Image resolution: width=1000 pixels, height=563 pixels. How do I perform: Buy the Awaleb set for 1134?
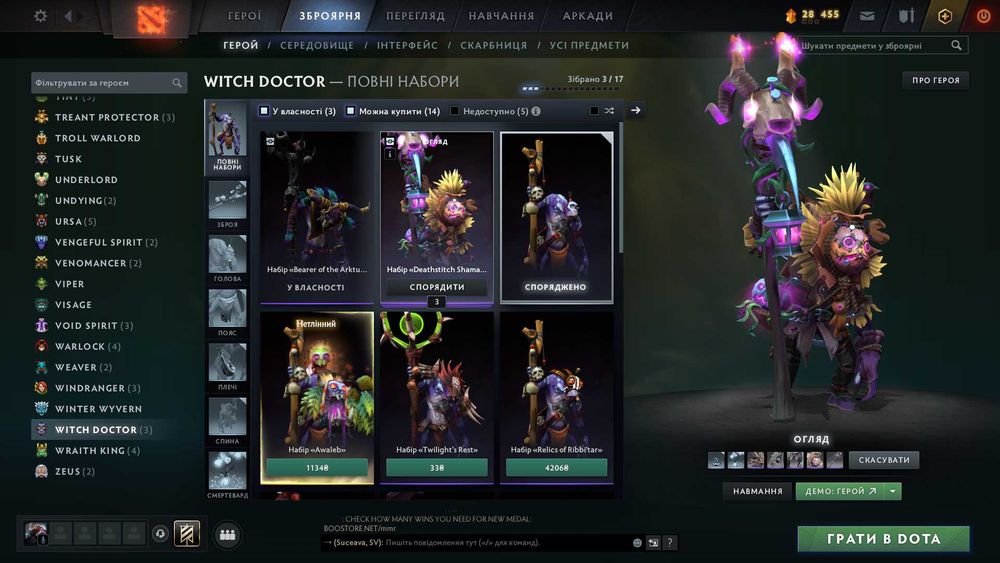(x=317, y=467)
